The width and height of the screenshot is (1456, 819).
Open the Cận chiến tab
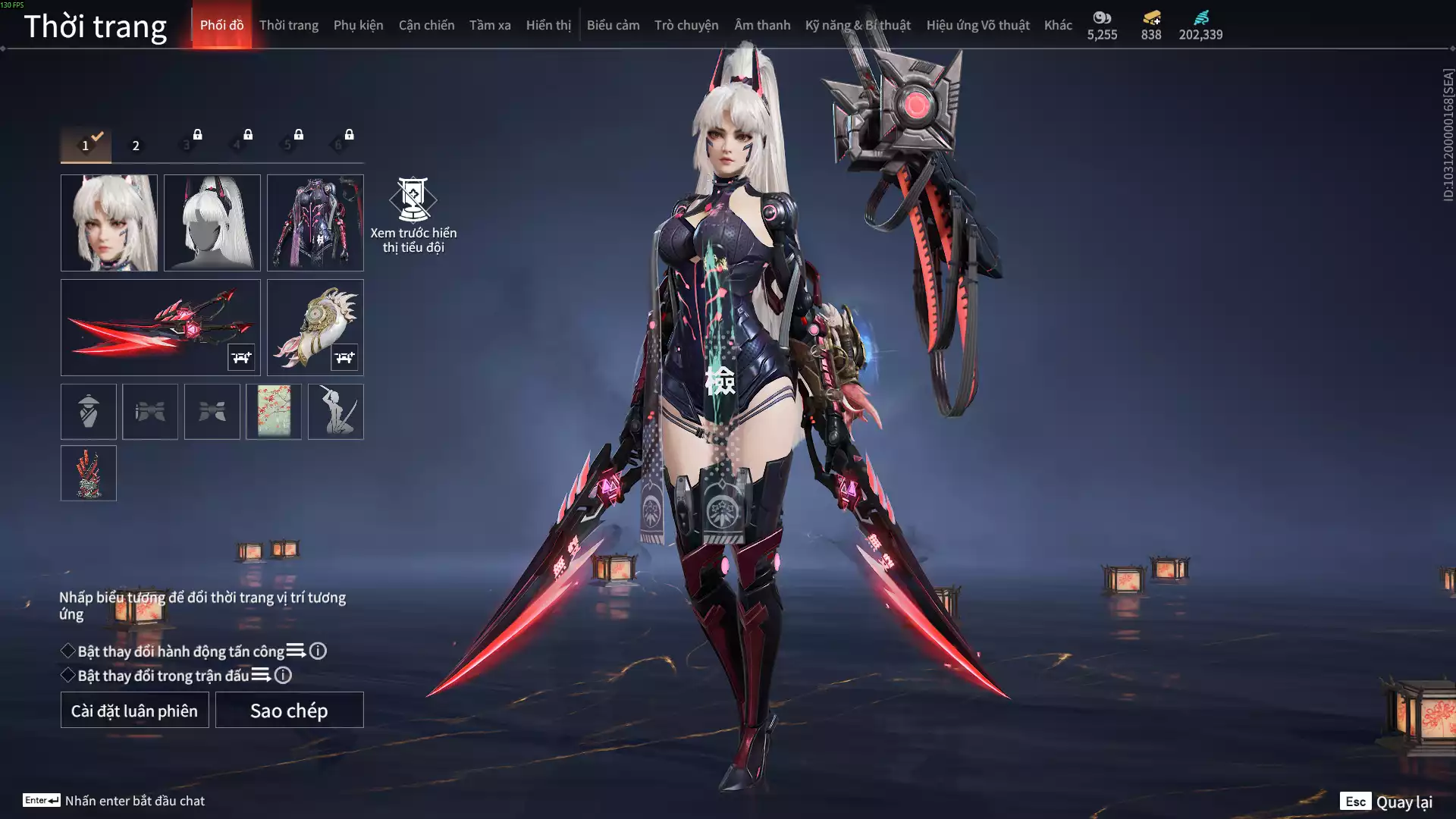pos(426,25)
